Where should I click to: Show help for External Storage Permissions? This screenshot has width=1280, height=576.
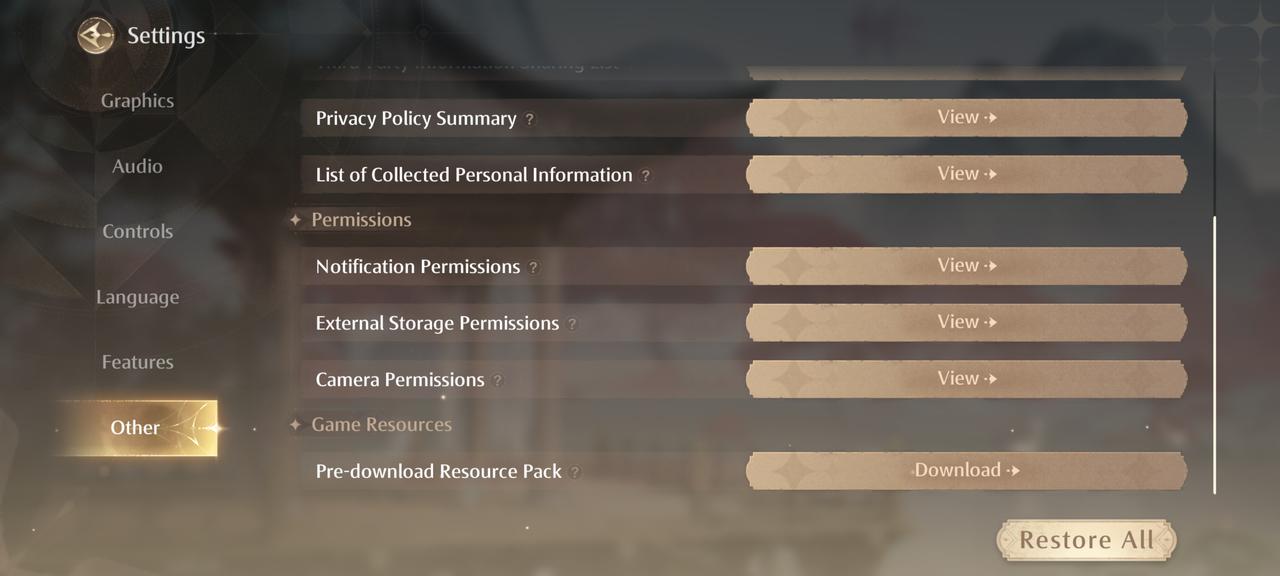coord(572,324)
